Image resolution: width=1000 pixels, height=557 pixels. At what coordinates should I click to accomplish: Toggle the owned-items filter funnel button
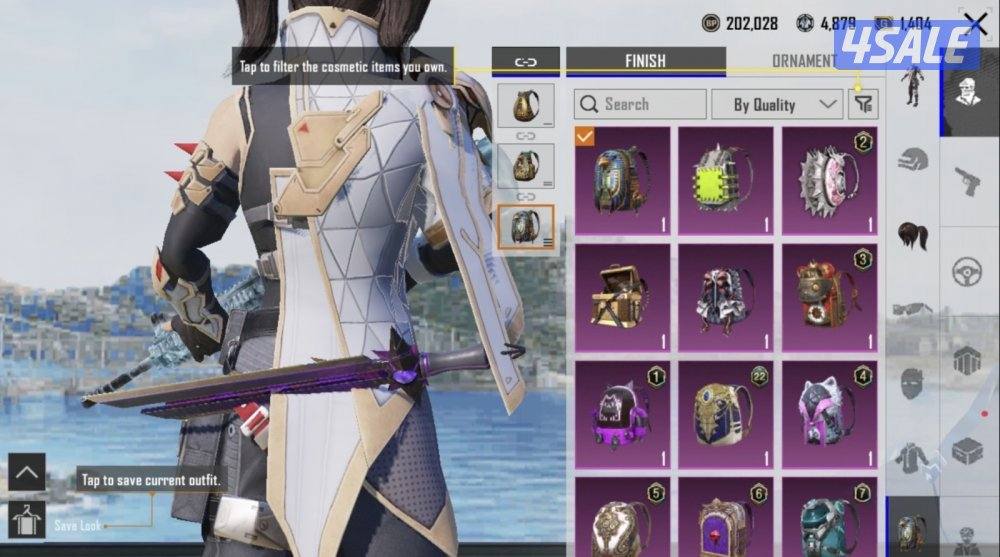tap(862, 104)
